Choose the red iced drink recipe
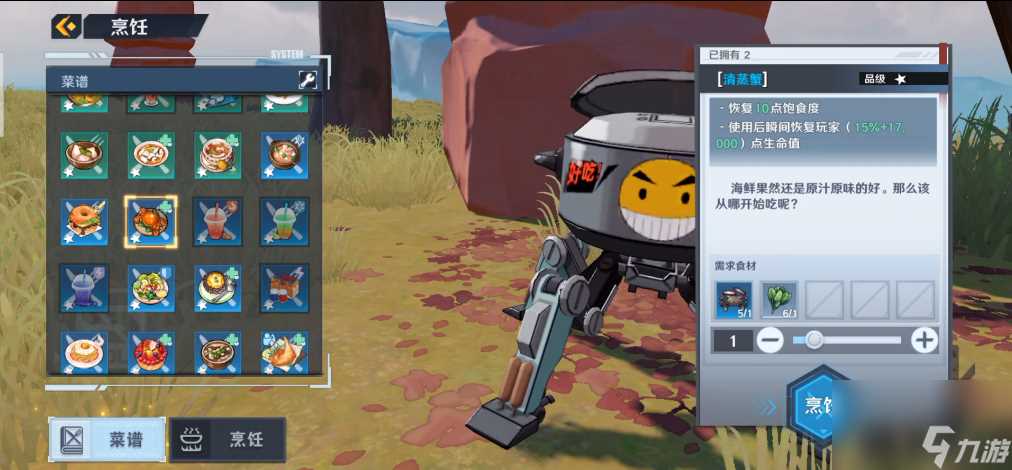The width and height of the screenshot is (1012, 470). coord(218,221)
